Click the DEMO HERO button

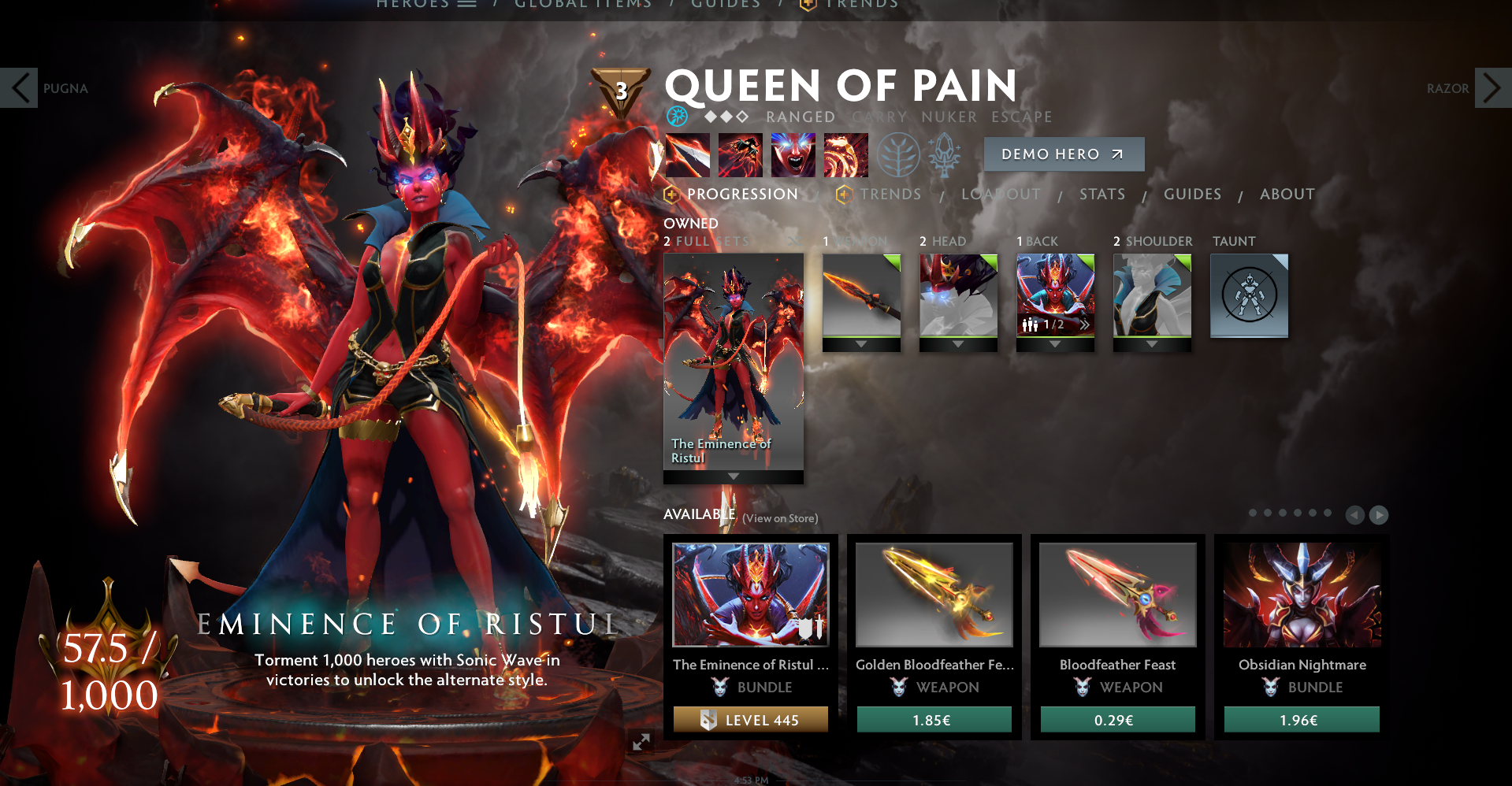tap(1064, 154)
